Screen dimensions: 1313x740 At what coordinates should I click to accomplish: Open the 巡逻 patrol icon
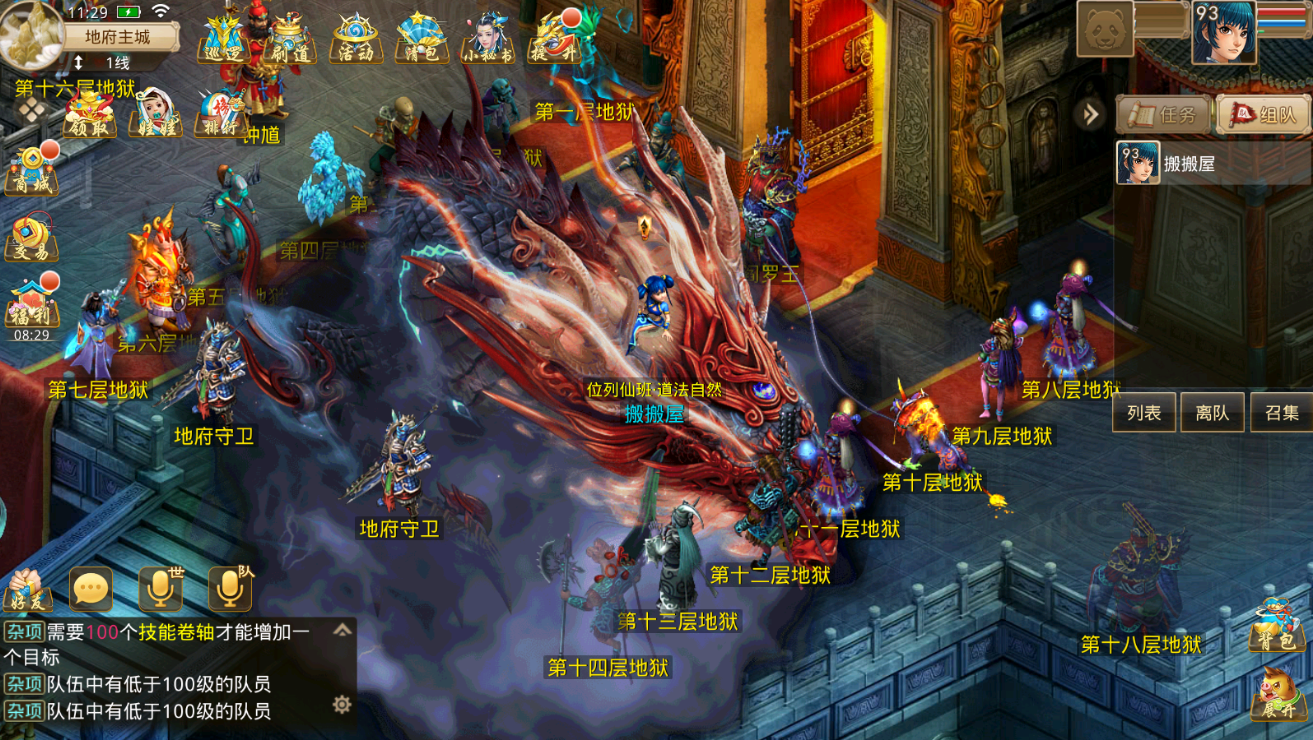point(223,38)
